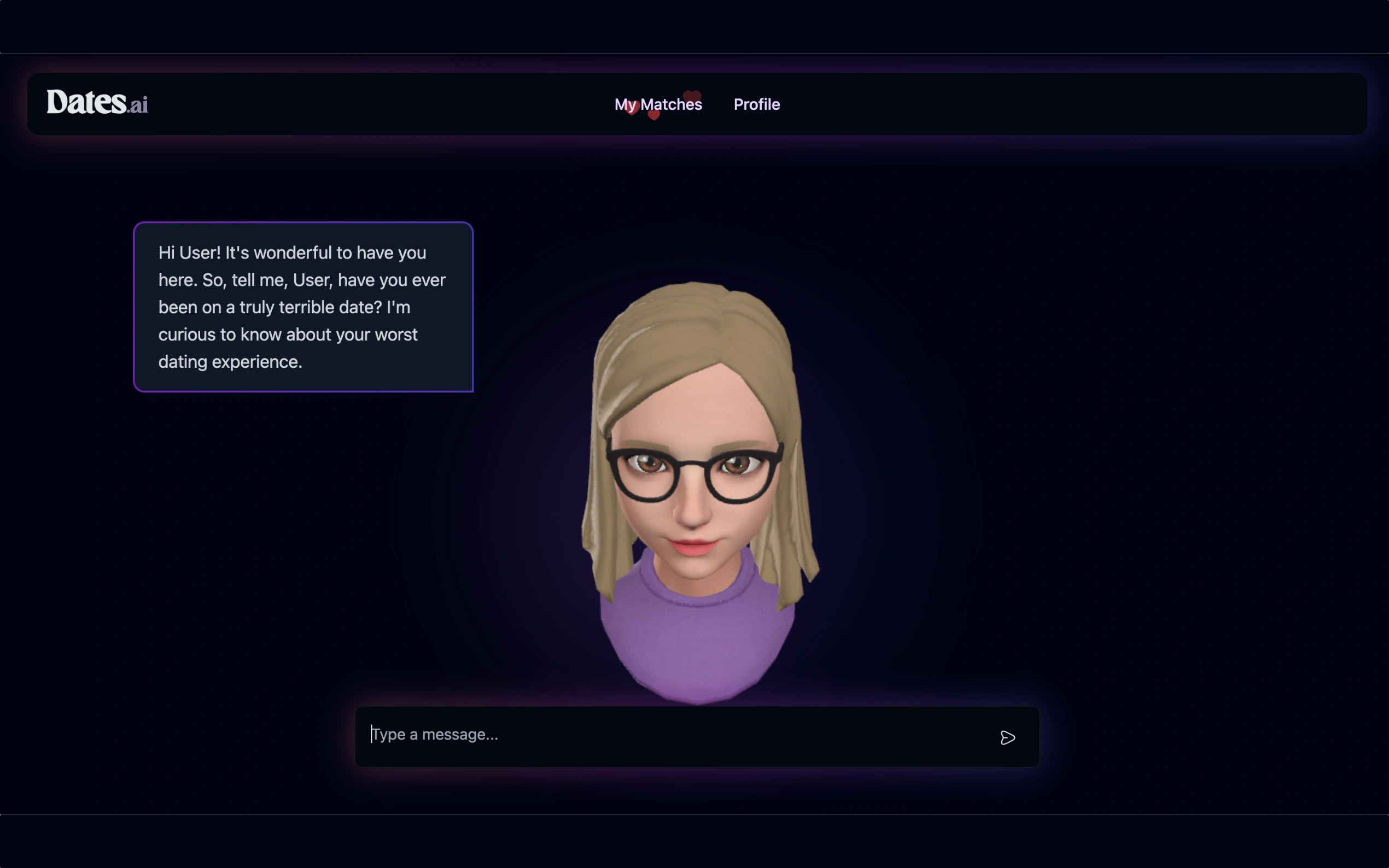Focus the Type a message field
Screen dimensions: 1389x868
[678, 735]
